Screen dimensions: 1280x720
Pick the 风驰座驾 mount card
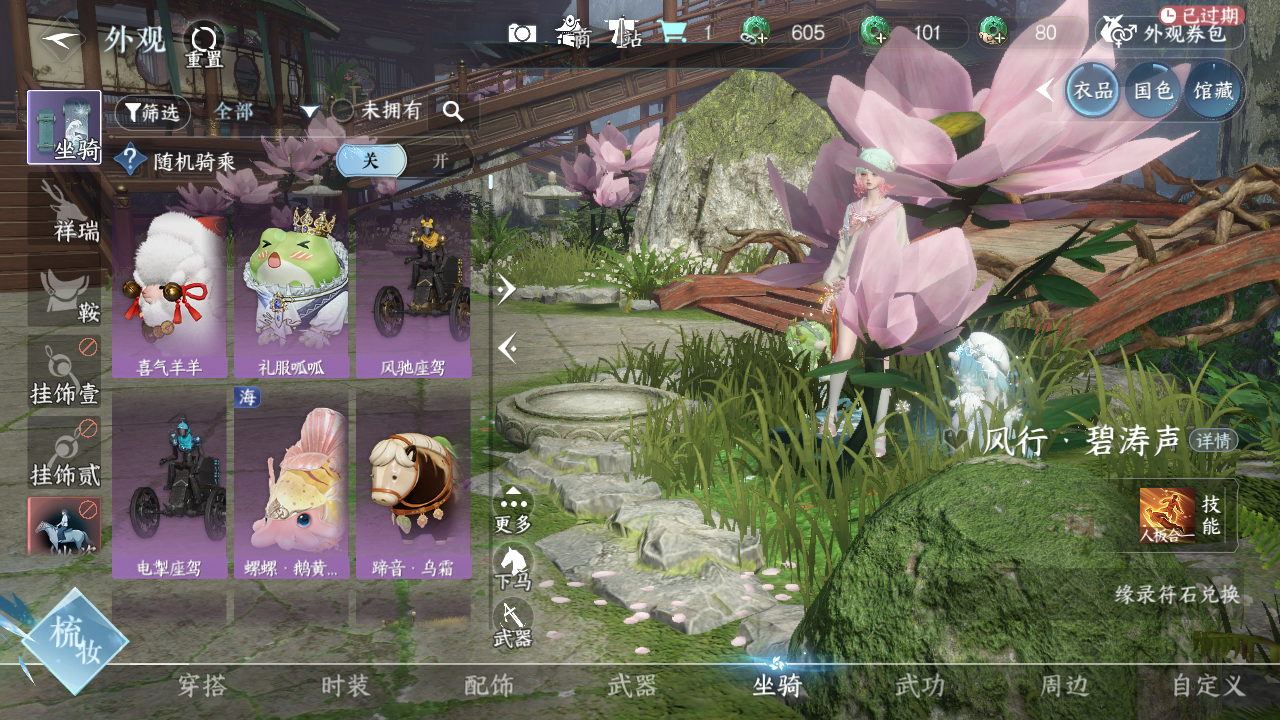pyautogui.click(x=413, y=290)
